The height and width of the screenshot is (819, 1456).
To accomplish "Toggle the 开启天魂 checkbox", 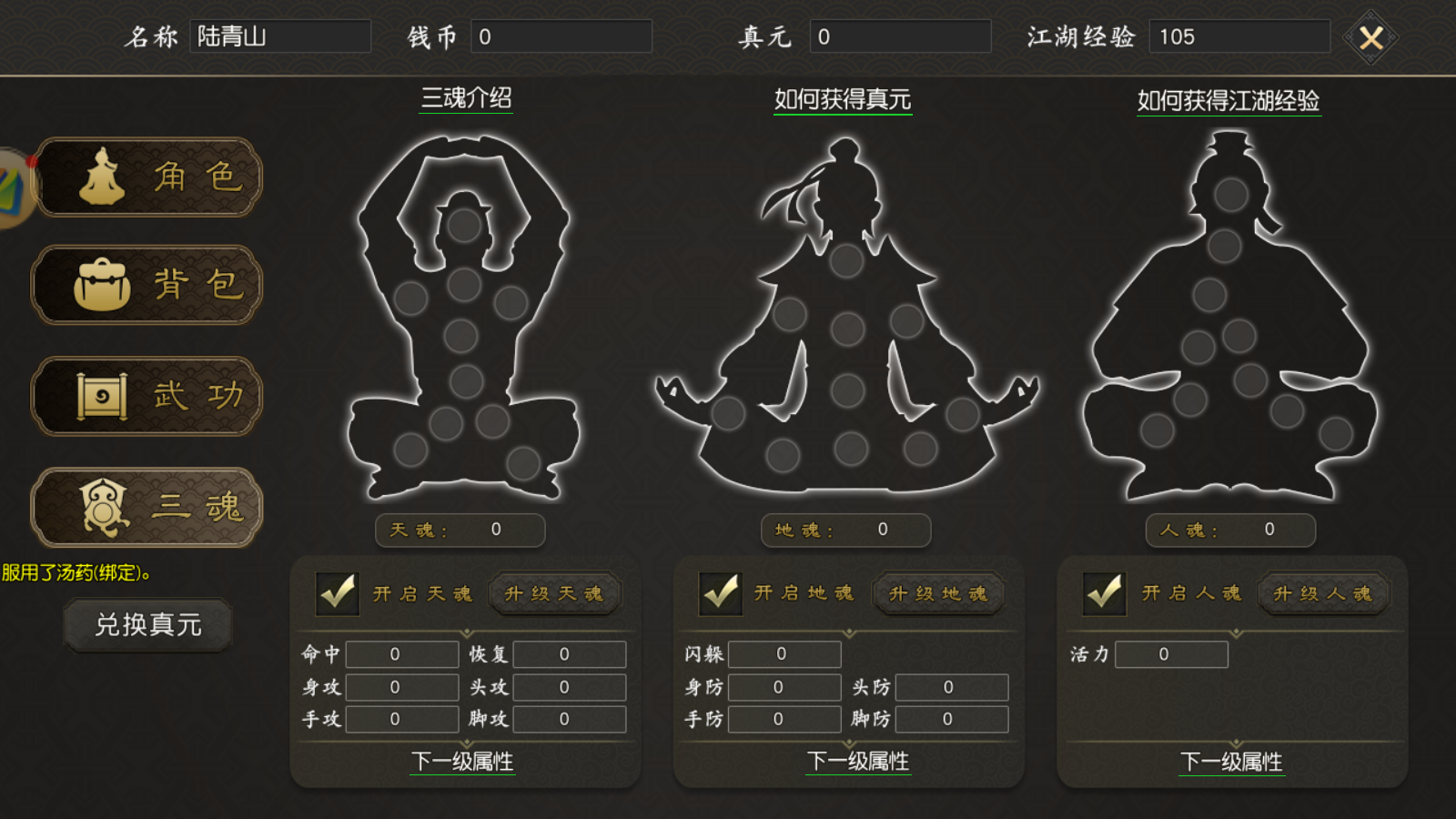I will coord(337,593).
